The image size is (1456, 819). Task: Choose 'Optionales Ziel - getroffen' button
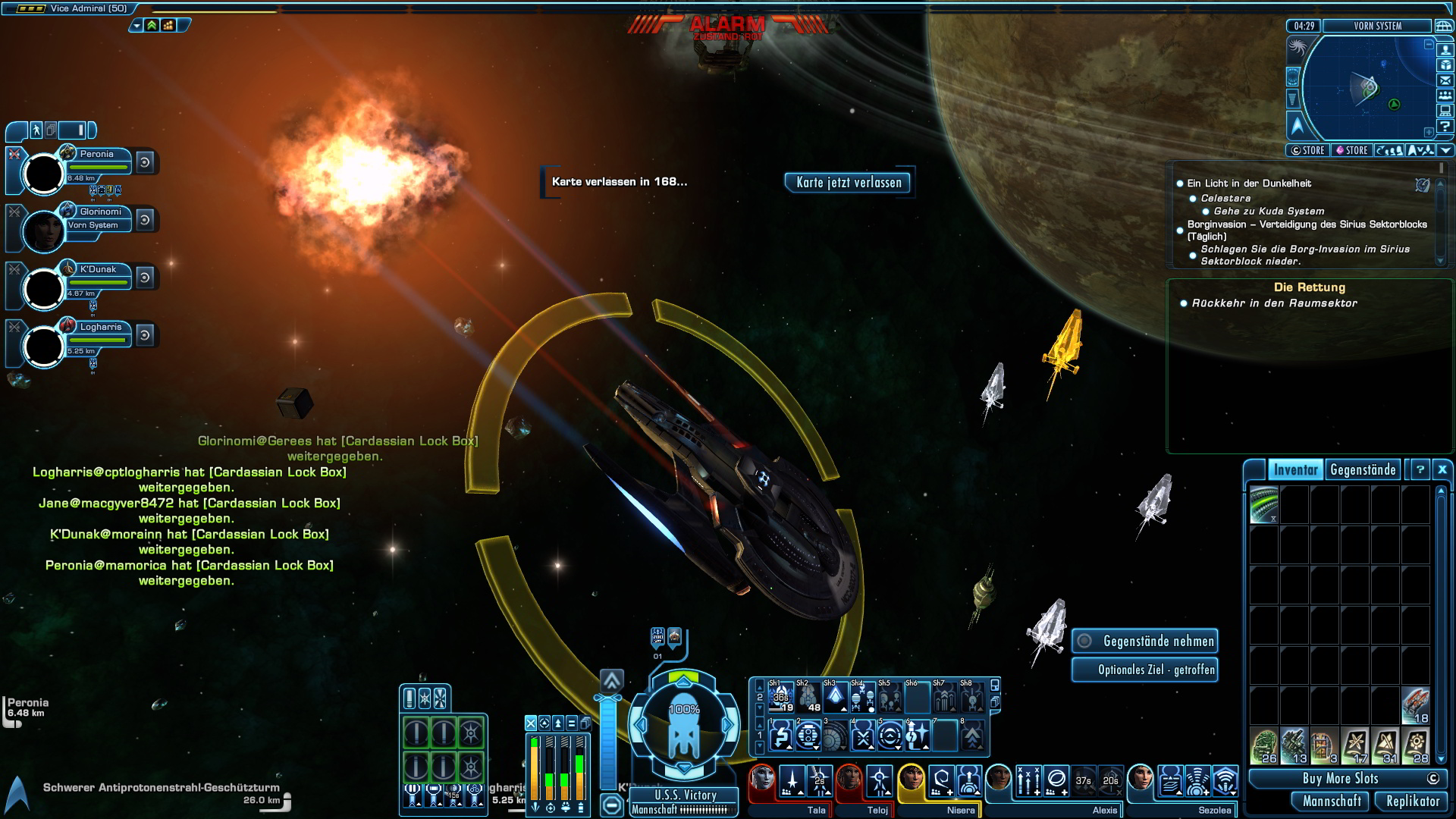tap(1145, 670)
